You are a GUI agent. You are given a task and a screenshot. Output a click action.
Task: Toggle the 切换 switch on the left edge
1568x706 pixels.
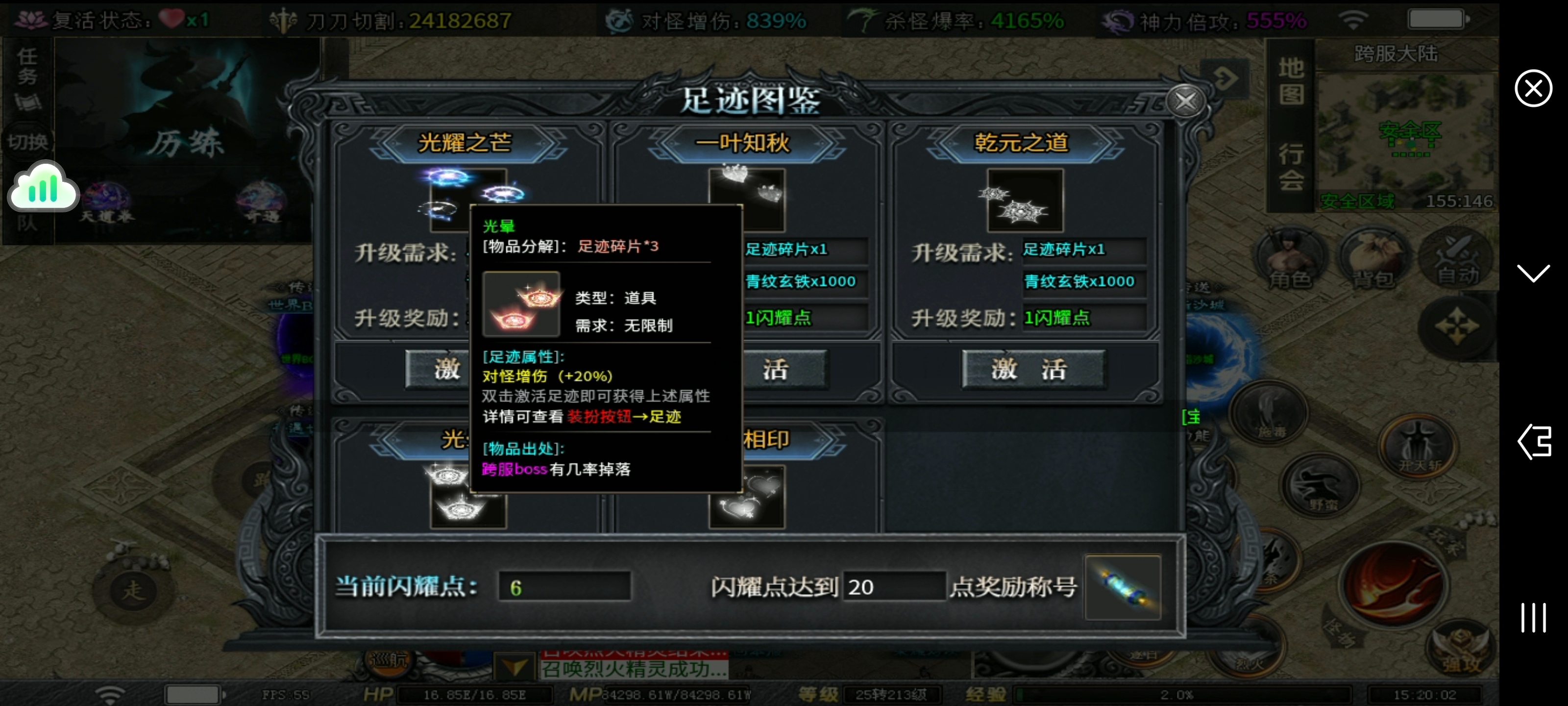pyautogui.click(x=27, y=140)
